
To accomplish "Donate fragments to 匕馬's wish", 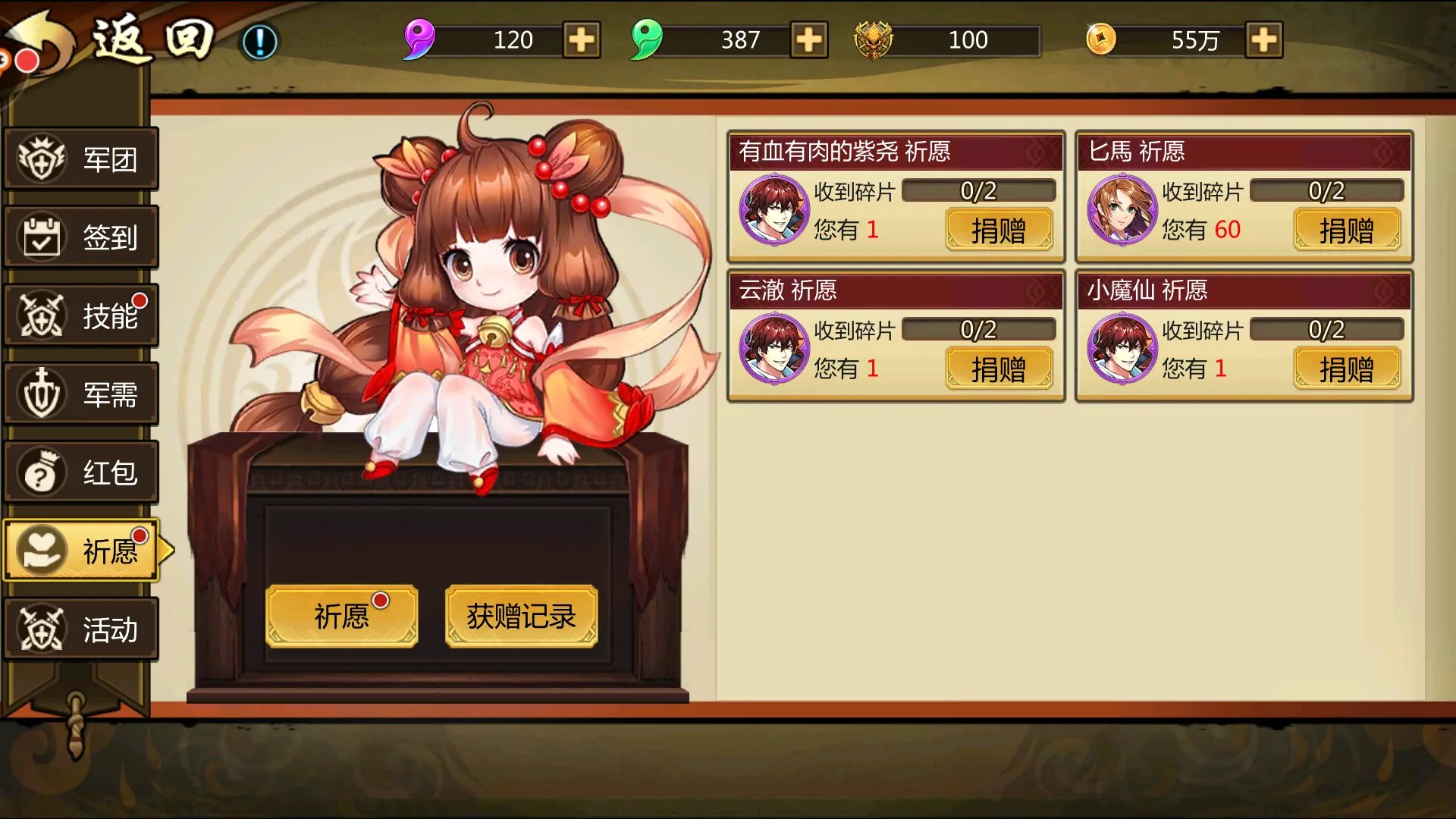I will point(1346,230).
